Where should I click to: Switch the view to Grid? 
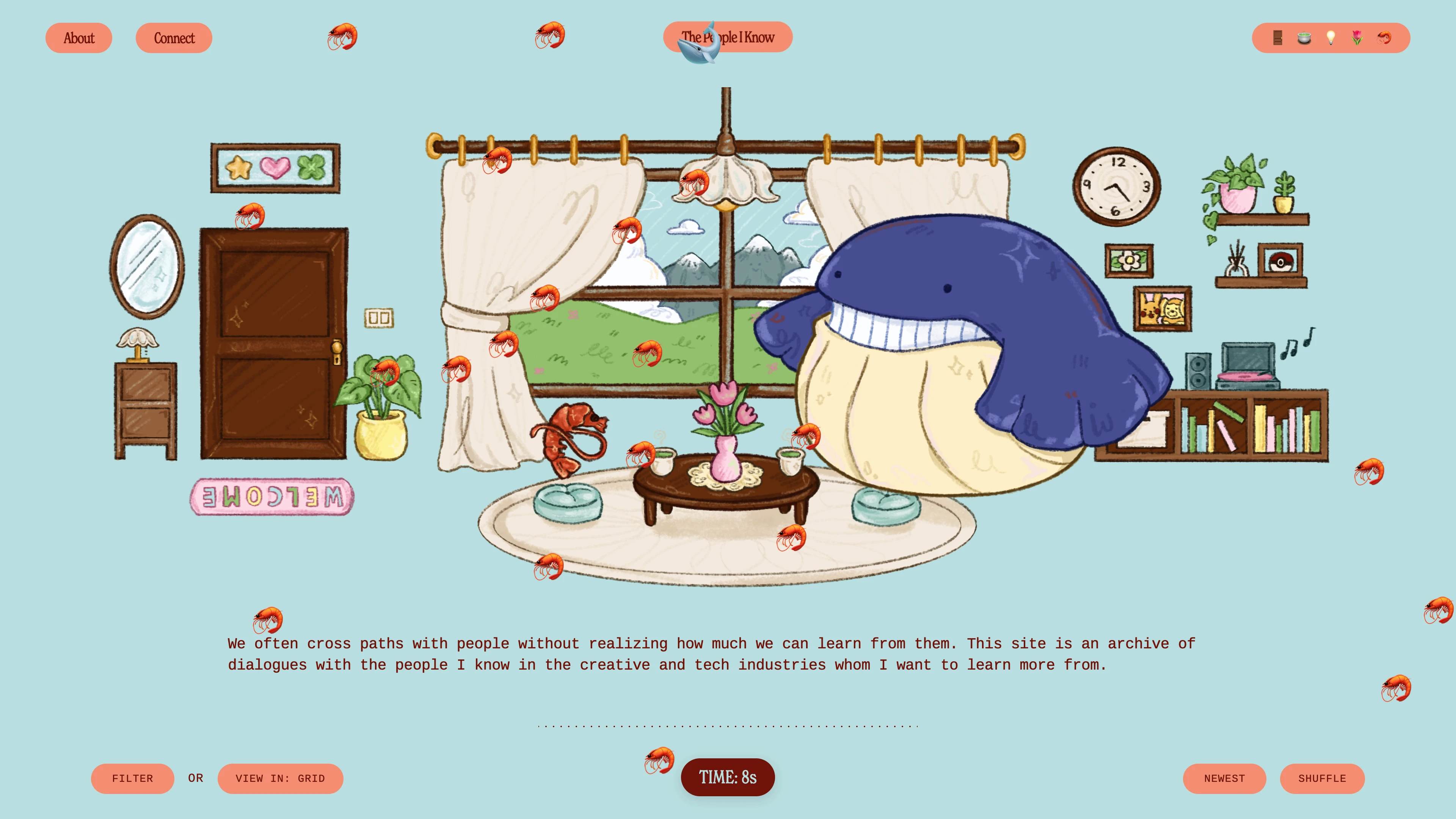tap(280, 778)
